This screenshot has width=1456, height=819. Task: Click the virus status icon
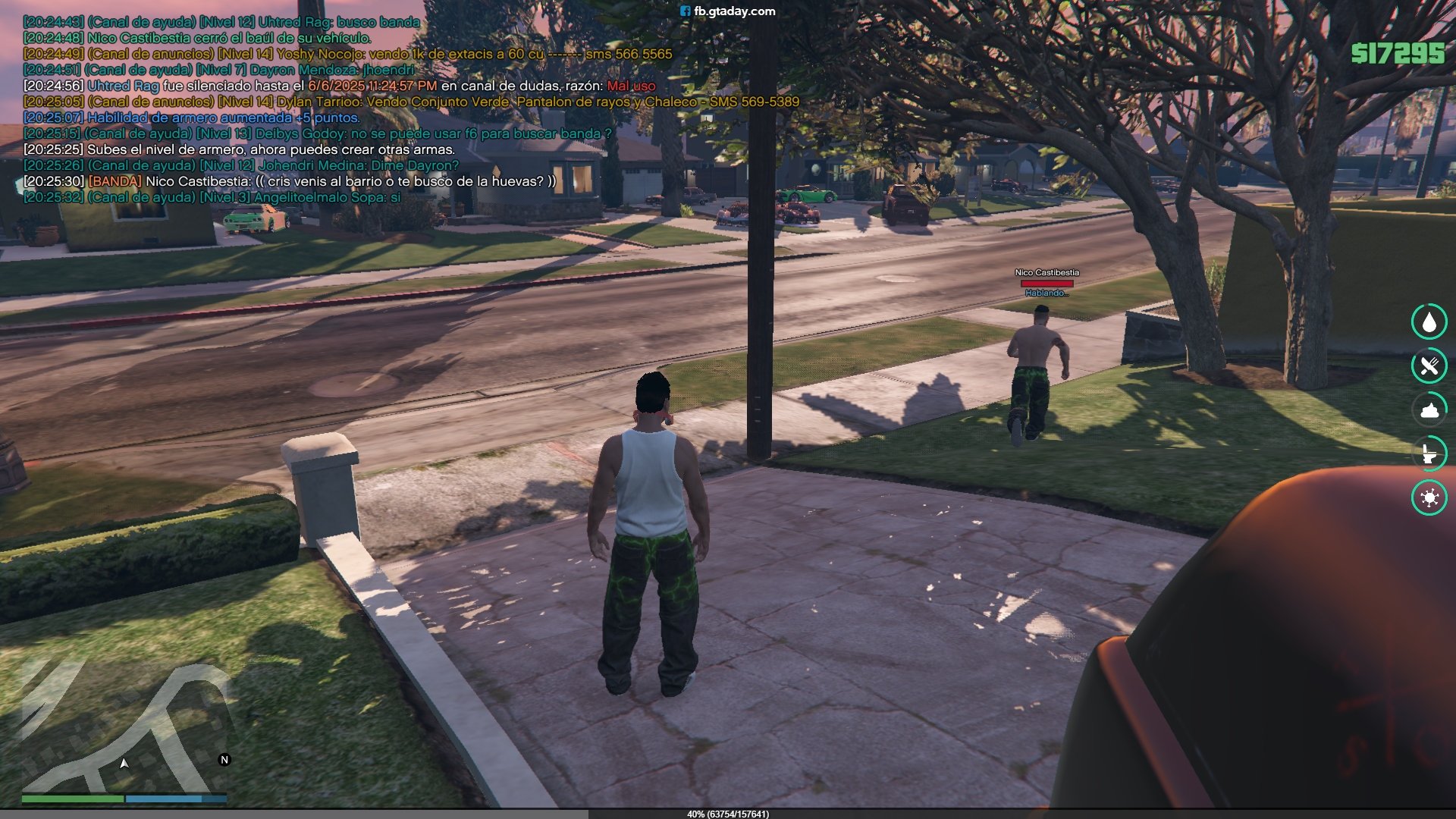(x=1429, y=498)
